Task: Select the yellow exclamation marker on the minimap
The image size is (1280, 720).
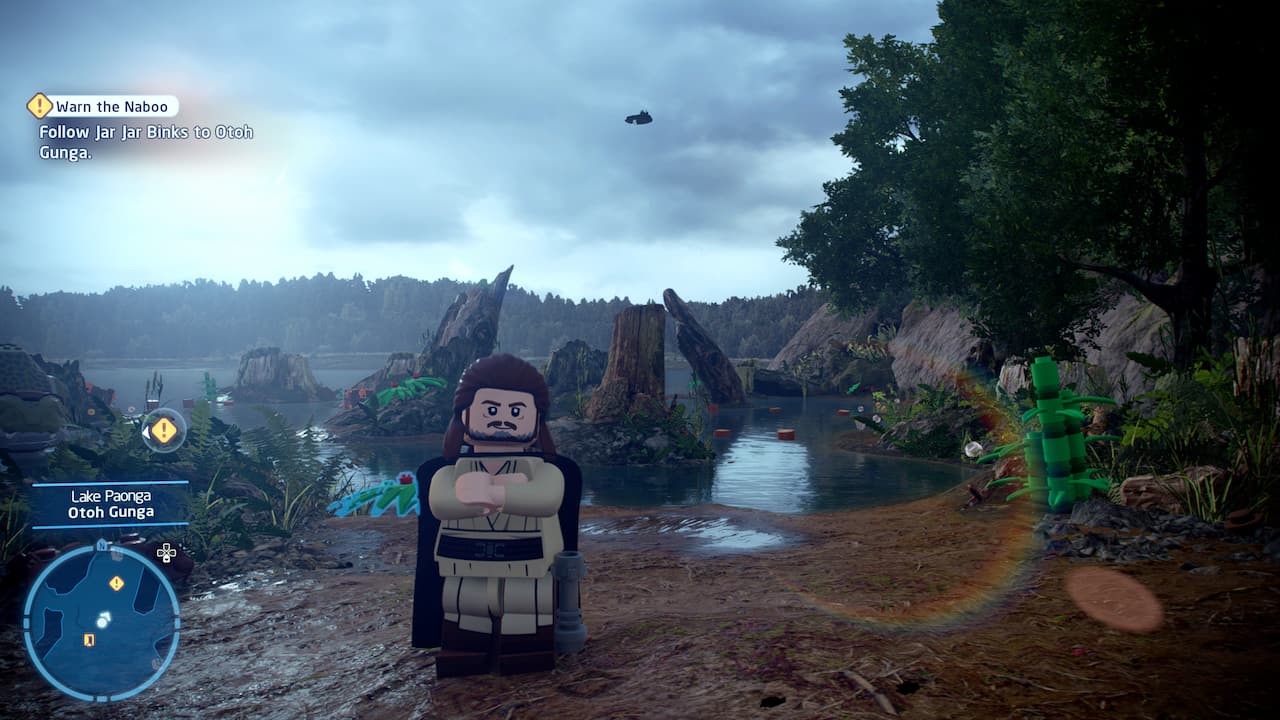Action: click(x=116, y=584)
